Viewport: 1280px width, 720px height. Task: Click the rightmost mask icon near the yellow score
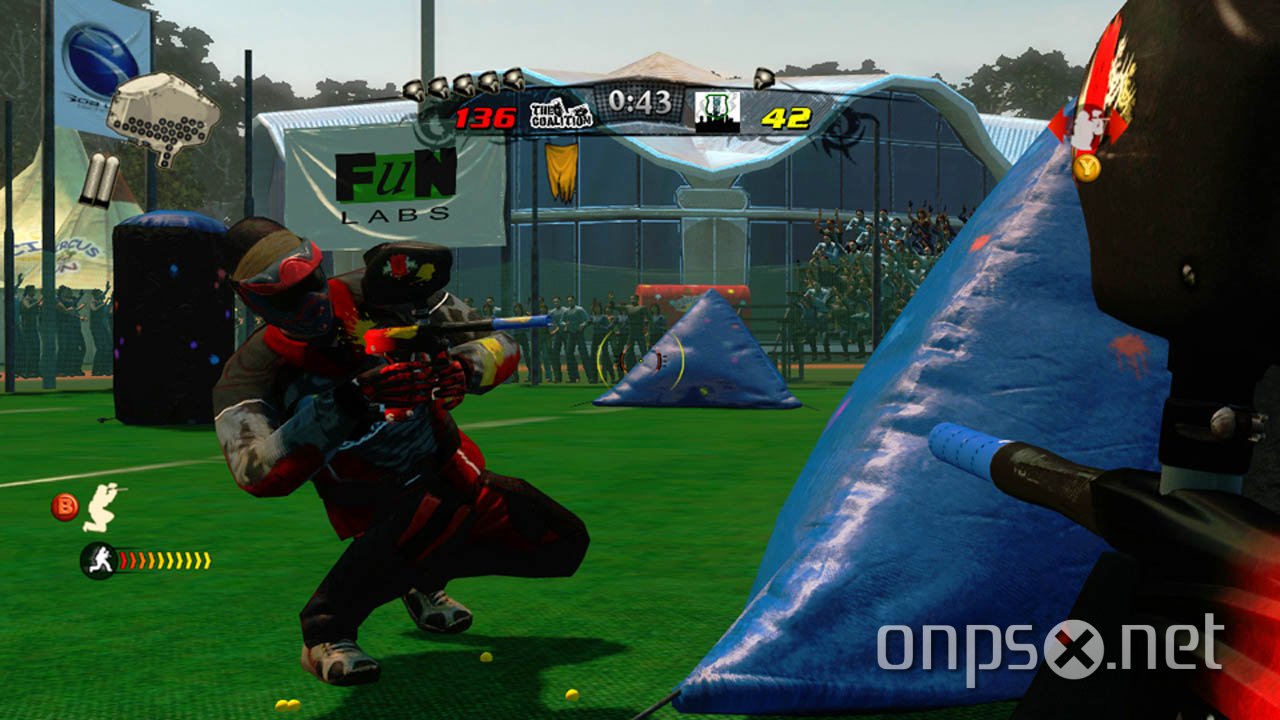tap(764, 80)
